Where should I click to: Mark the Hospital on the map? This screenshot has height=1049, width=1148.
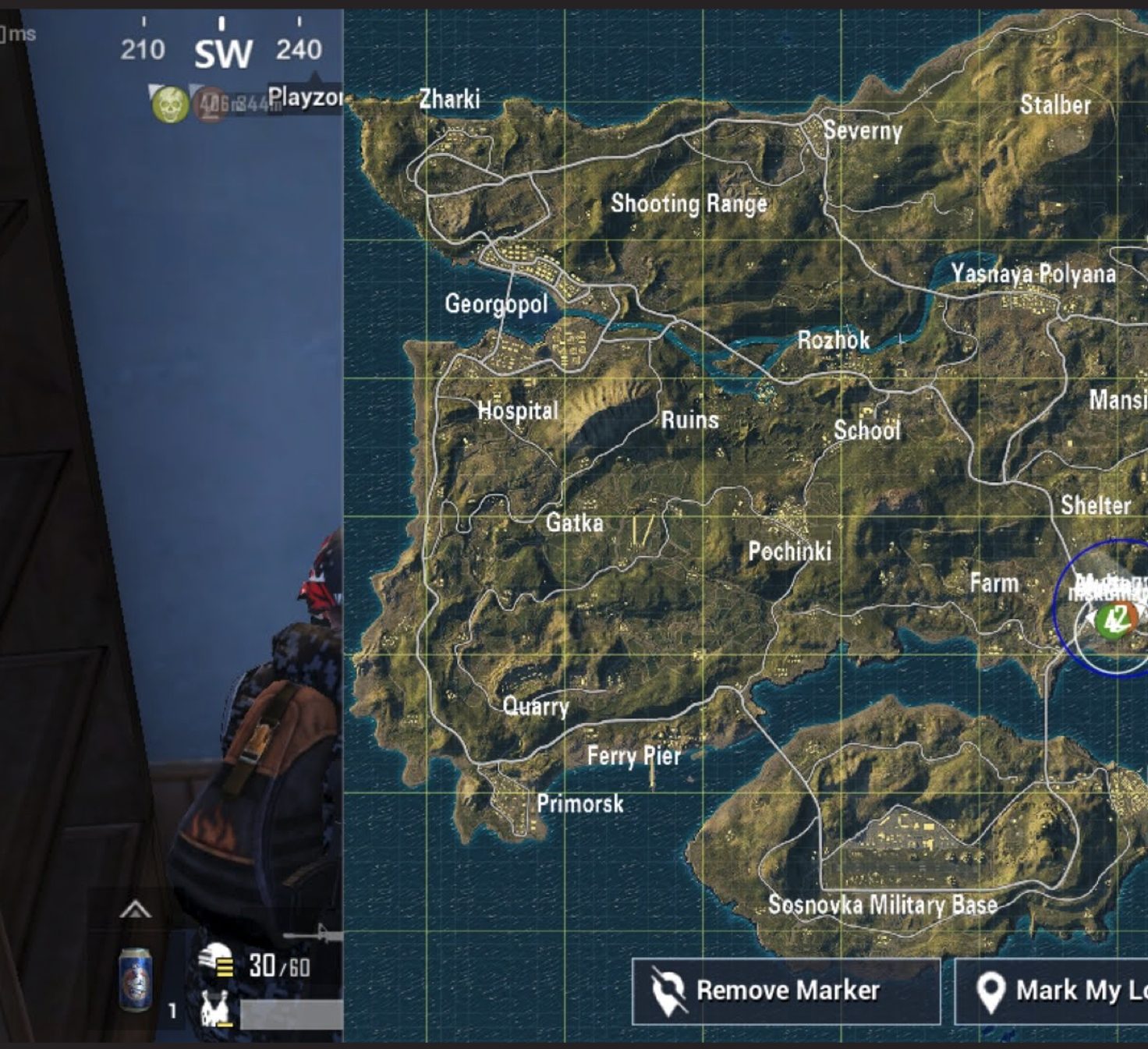coord(518,410)
